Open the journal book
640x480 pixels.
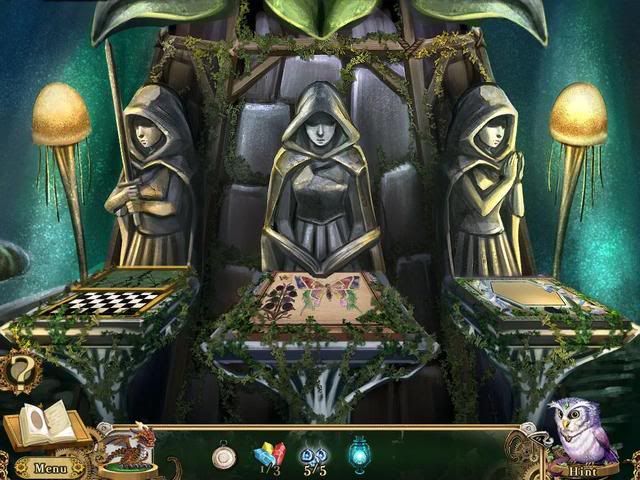point(45,427)
